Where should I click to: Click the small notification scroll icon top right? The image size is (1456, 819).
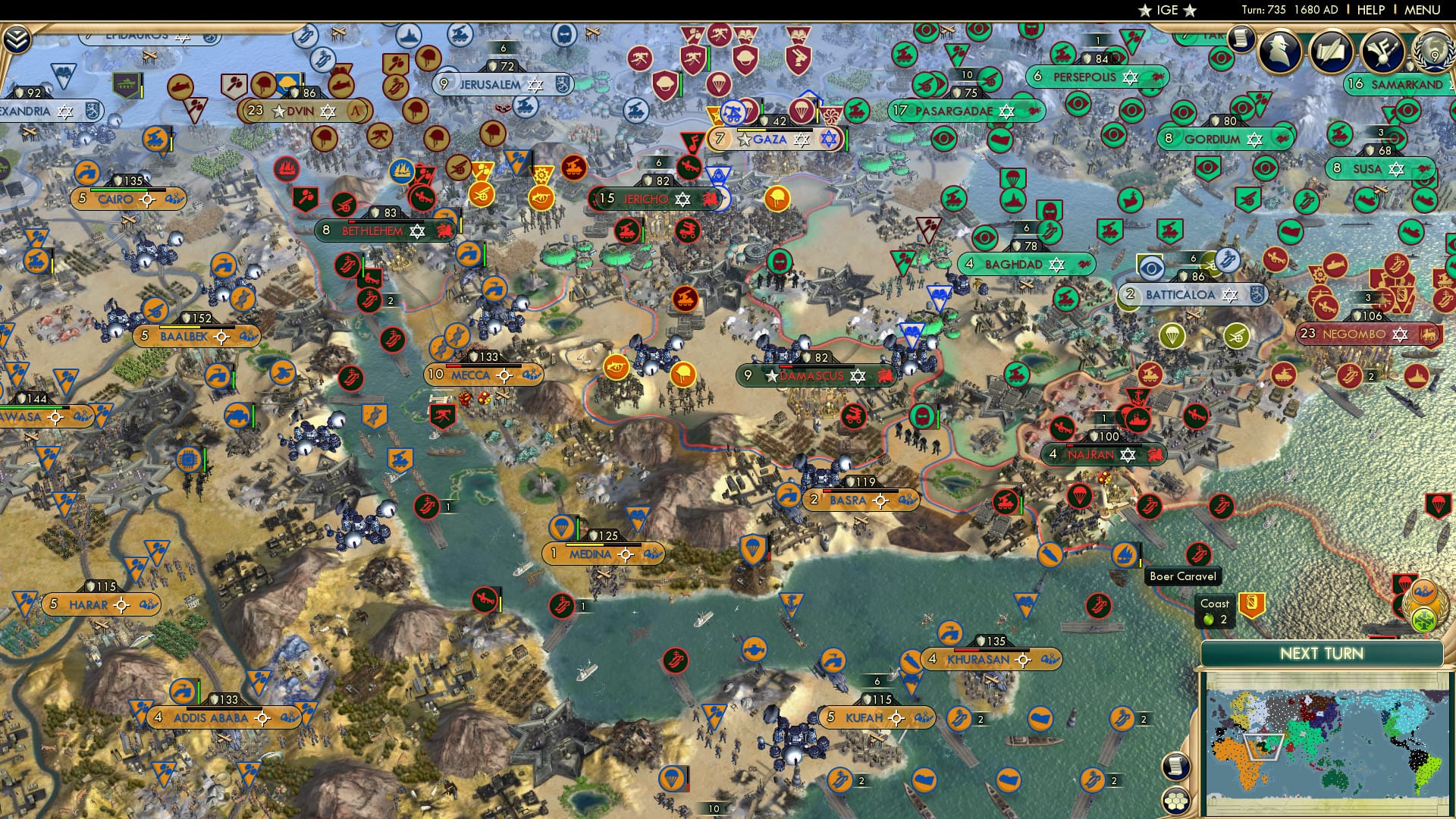(1241, 38)
